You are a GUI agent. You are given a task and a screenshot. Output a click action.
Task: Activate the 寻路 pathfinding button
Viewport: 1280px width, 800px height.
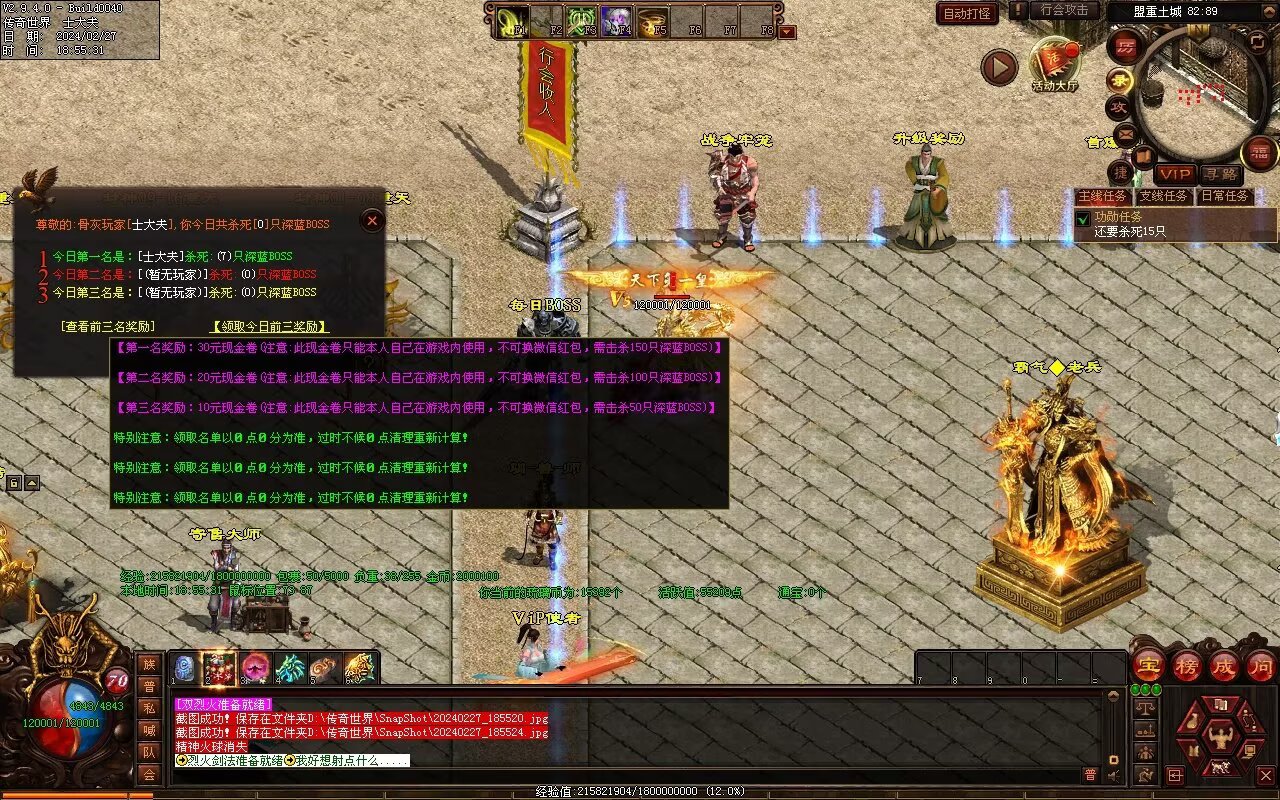1220,174
